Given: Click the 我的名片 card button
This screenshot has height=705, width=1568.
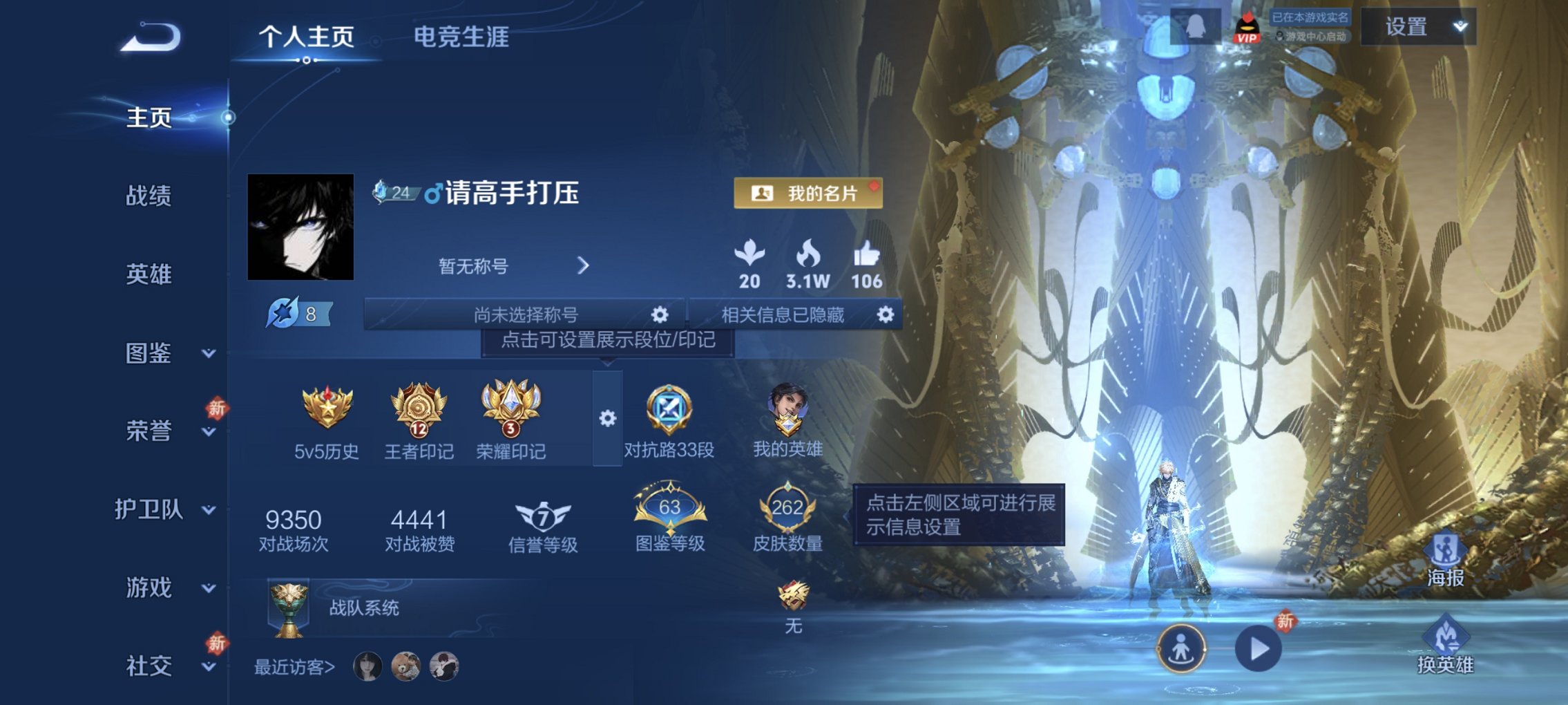Looking at the screenshot, I should click(808, 194).
